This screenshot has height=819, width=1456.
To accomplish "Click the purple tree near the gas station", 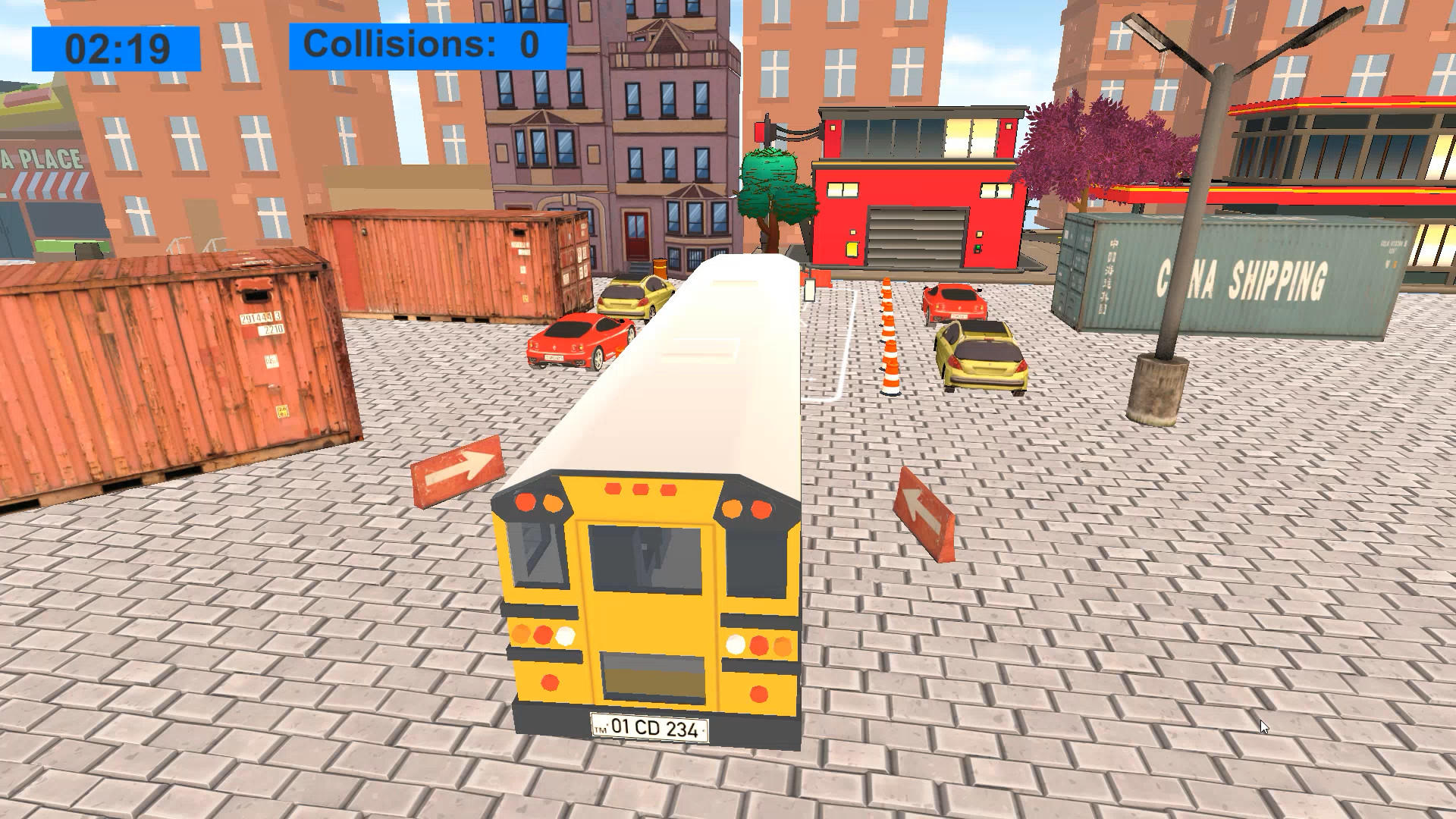I will click(1084, 152).
